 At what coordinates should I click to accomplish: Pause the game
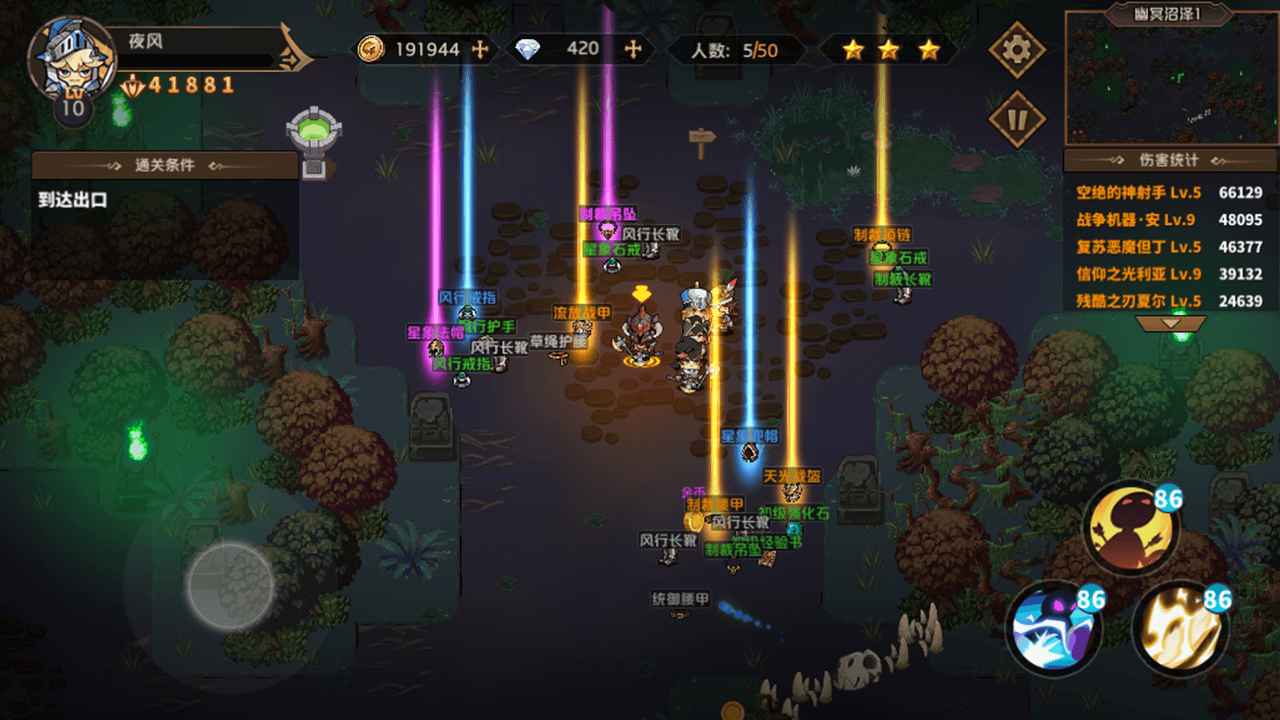pyautogui.click(x=1017, y=120)
